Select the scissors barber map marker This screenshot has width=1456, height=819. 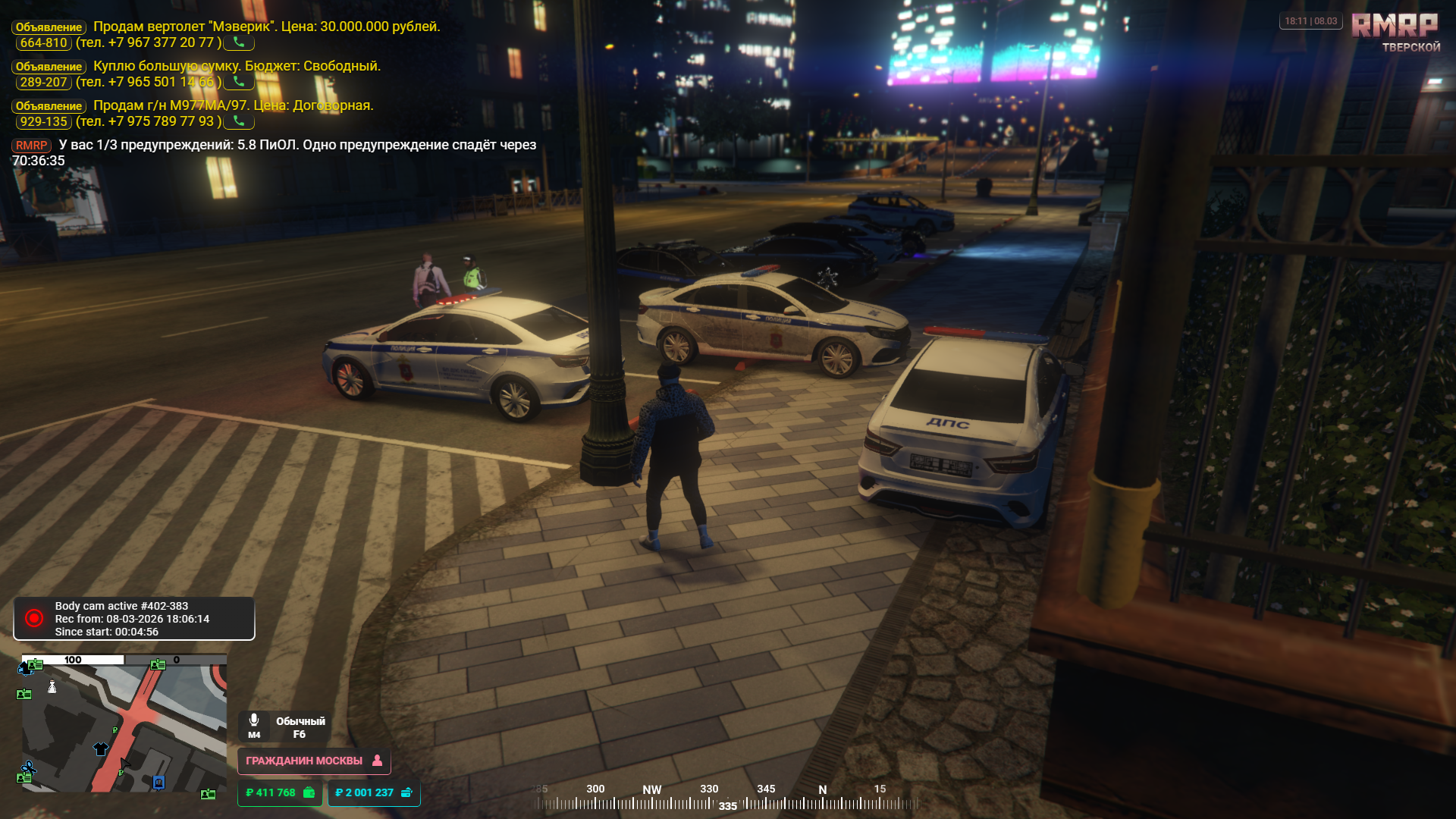click(28, 769)
